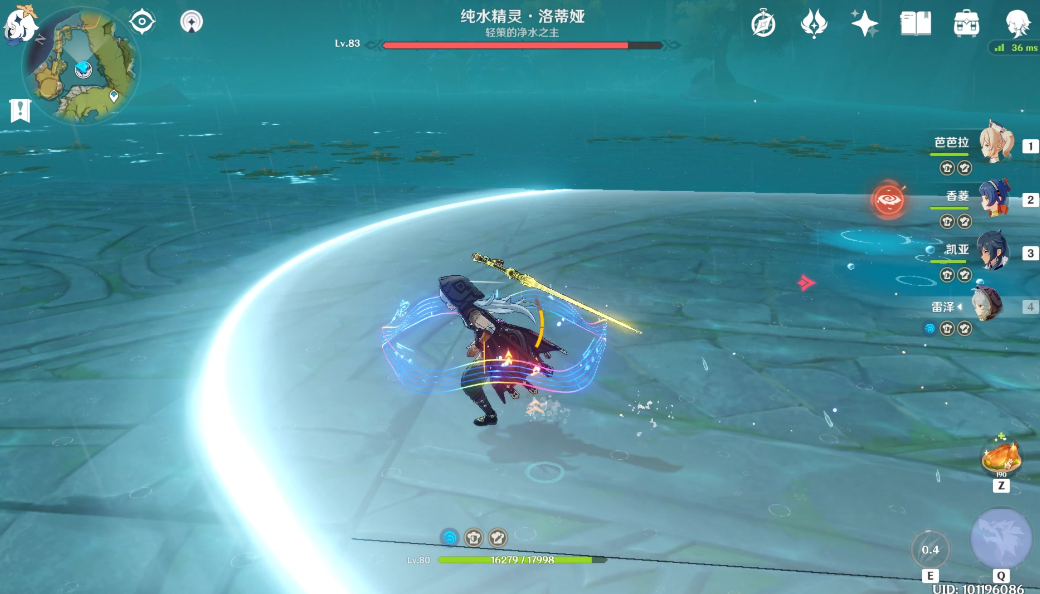Switch to party member 芭芭拉

point(994,144)
